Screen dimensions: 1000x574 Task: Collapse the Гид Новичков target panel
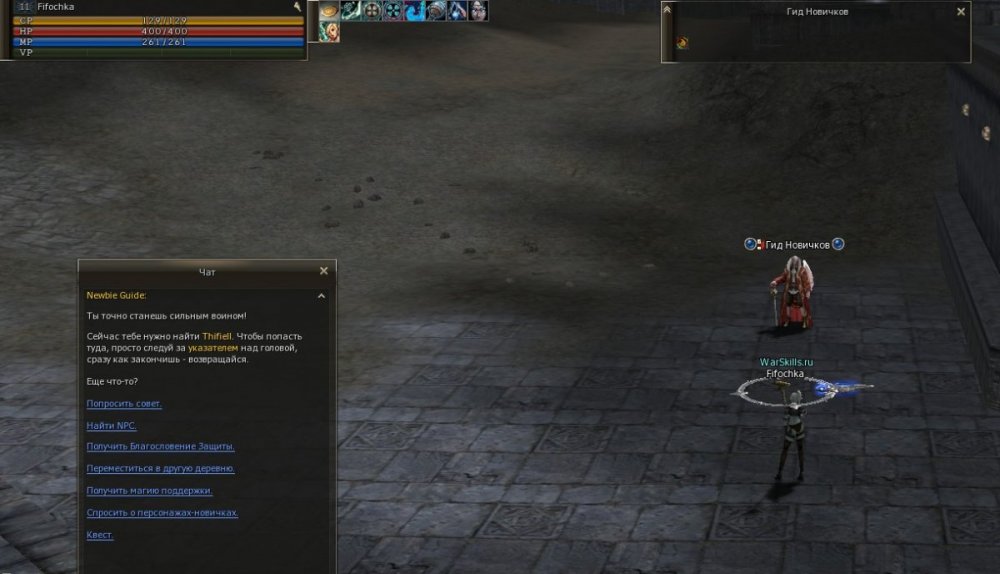[x=668, y=10]
